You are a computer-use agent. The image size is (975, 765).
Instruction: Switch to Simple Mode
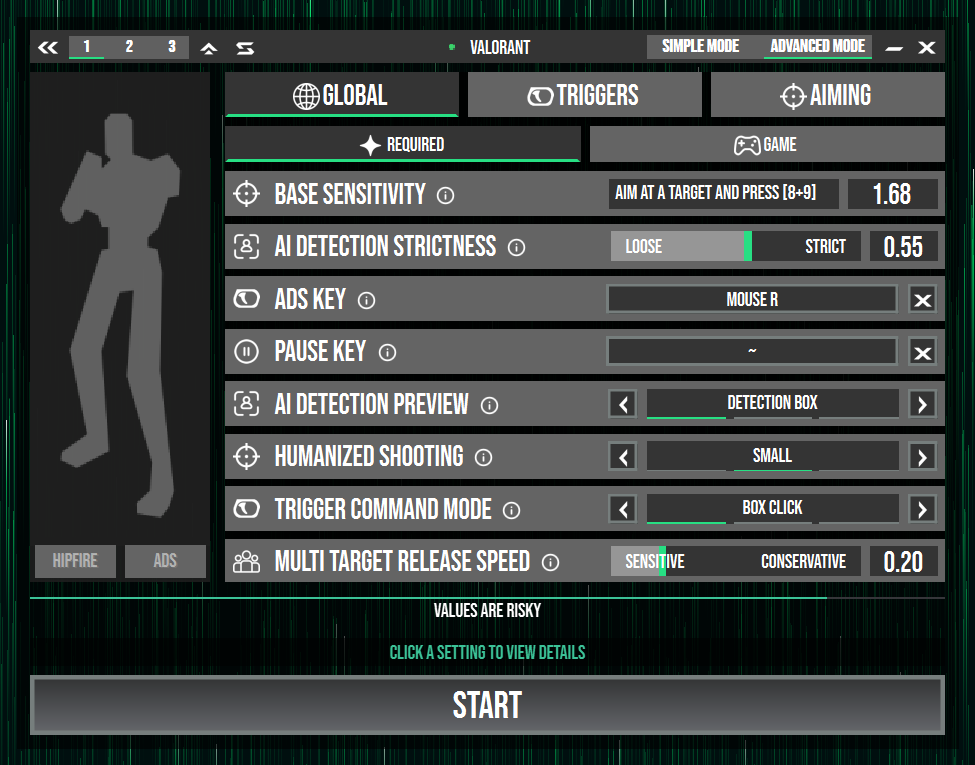pyautogui.click(x=700, y=46)
